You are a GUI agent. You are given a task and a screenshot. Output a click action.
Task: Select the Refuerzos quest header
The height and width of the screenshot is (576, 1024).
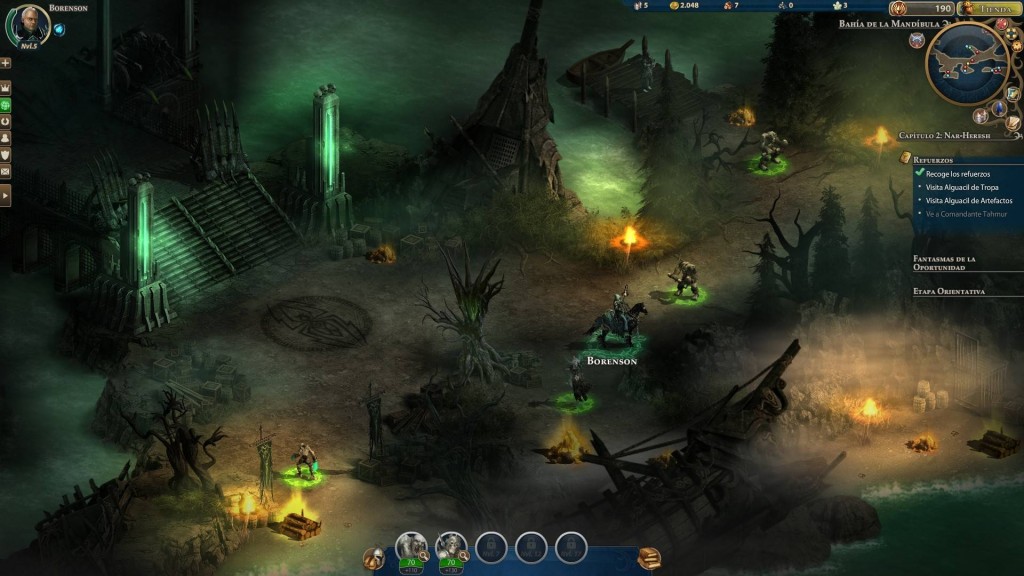[x=933, y=159]
